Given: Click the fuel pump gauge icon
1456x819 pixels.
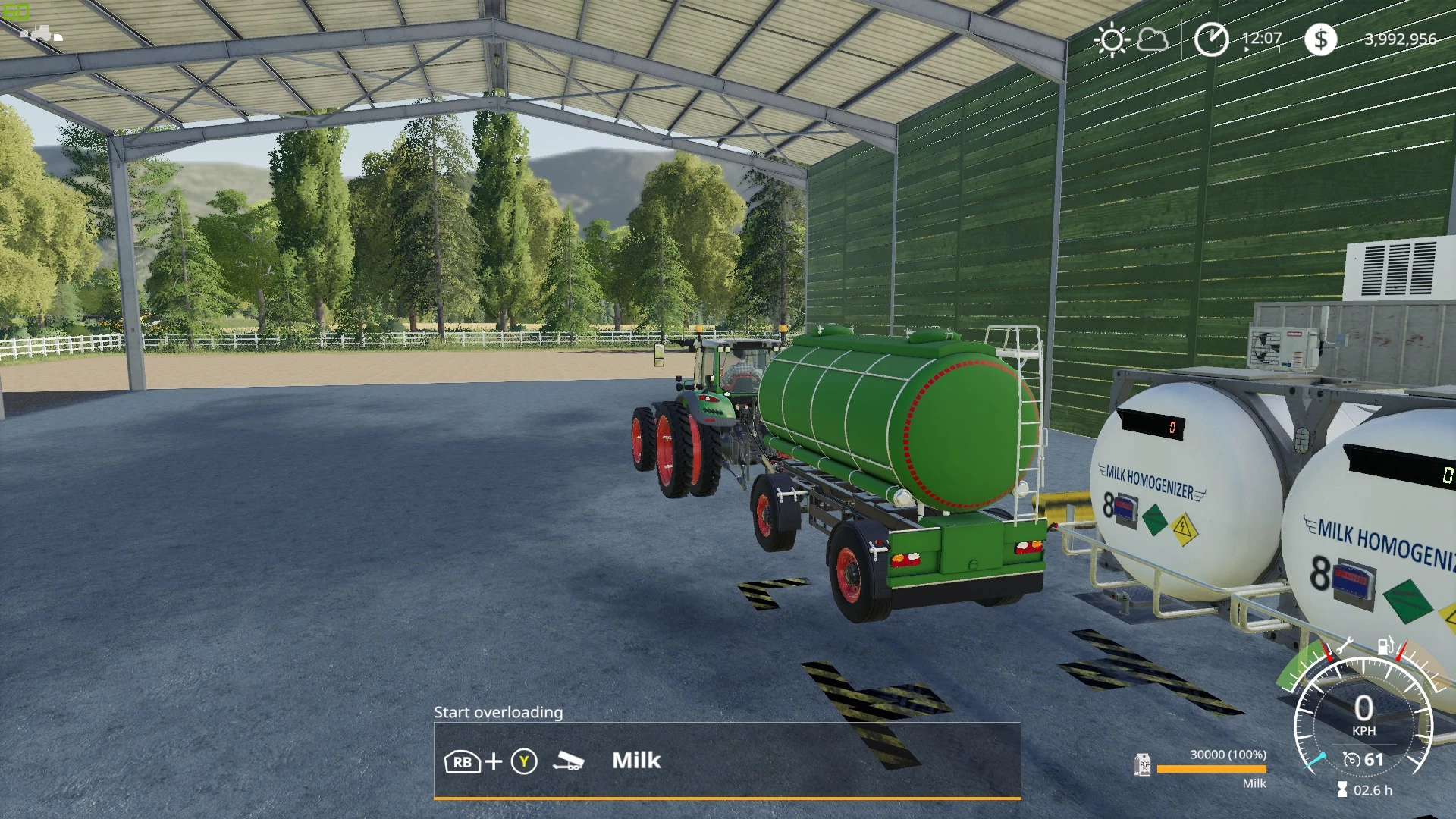Looking at the screenshot, I should pos(1385,645).
